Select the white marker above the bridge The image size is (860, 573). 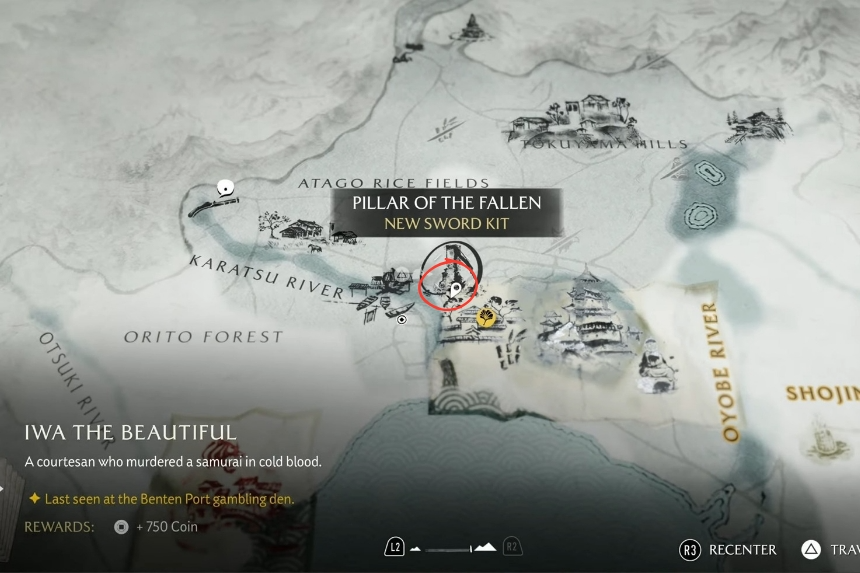(226, 187)
